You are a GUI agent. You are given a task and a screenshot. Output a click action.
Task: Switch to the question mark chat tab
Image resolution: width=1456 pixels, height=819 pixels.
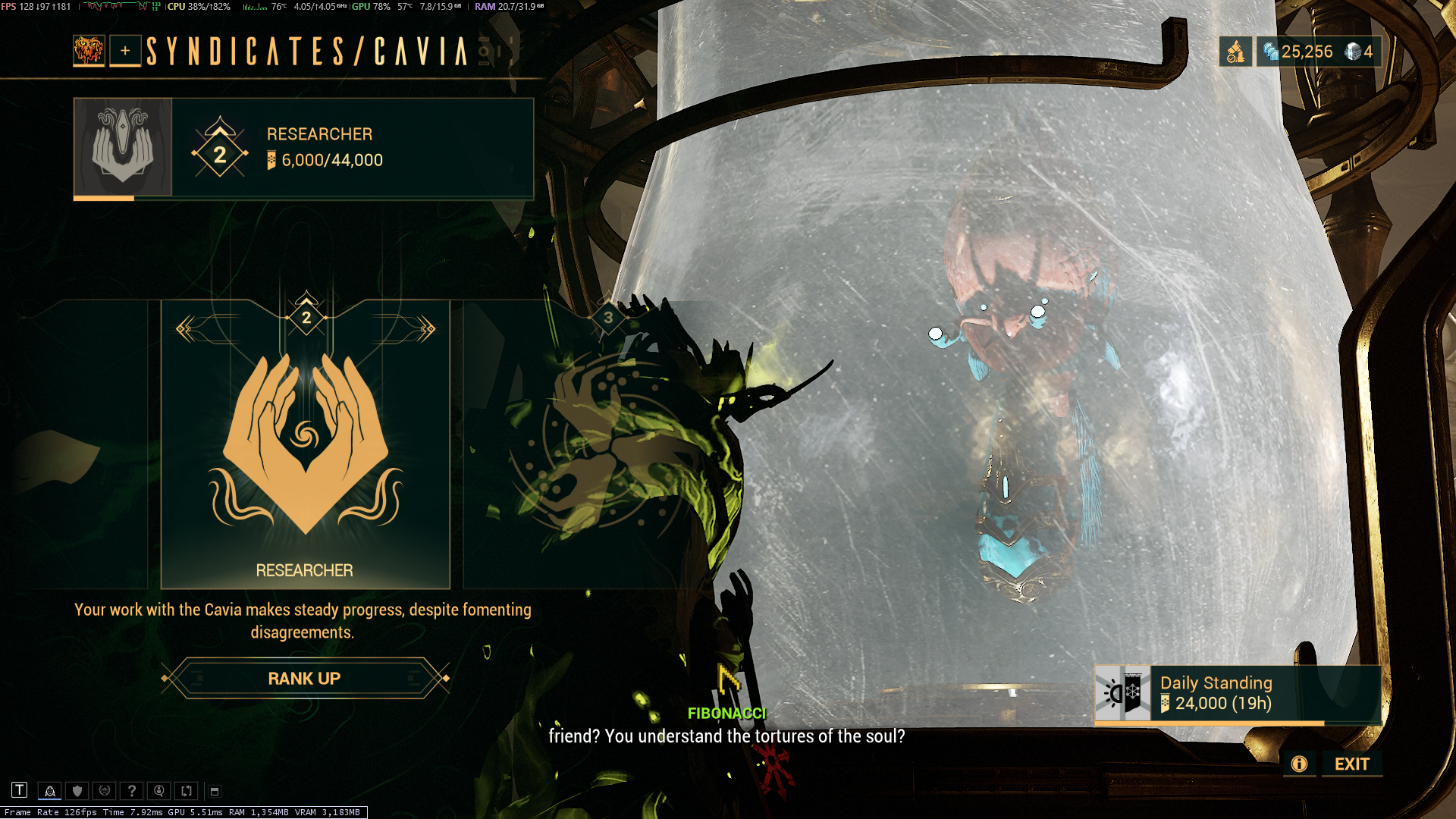click(x=132, y=791)
